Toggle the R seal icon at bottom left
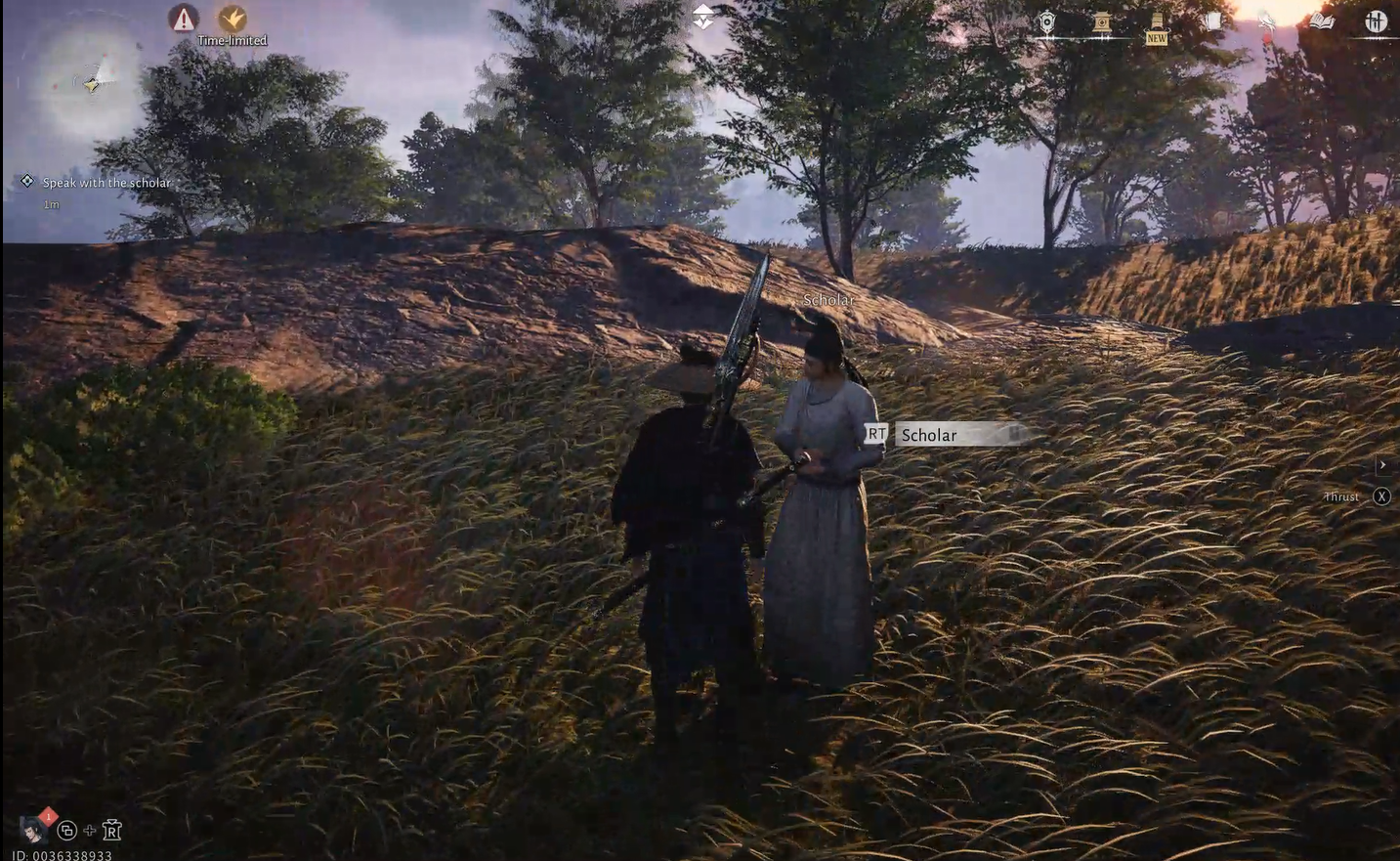The width and height of the screenshot is (1400, 861). (112, 830)
